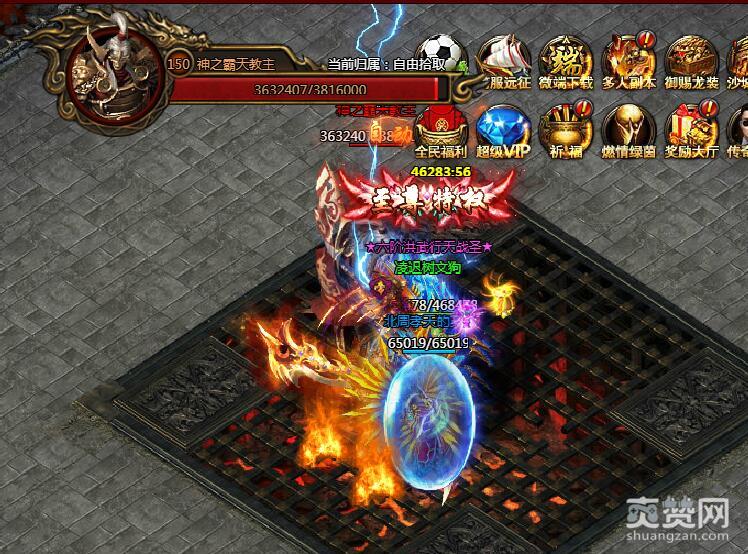This screenshot has width=748, height=554.
Task: Enter the 多人副本 multiplayer dungeon
Action: tap(627, 60)
